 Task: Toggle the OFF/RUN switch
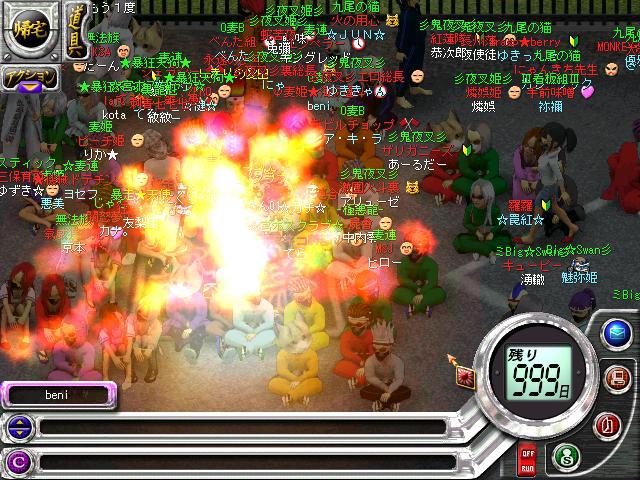(x=527, y=460)
